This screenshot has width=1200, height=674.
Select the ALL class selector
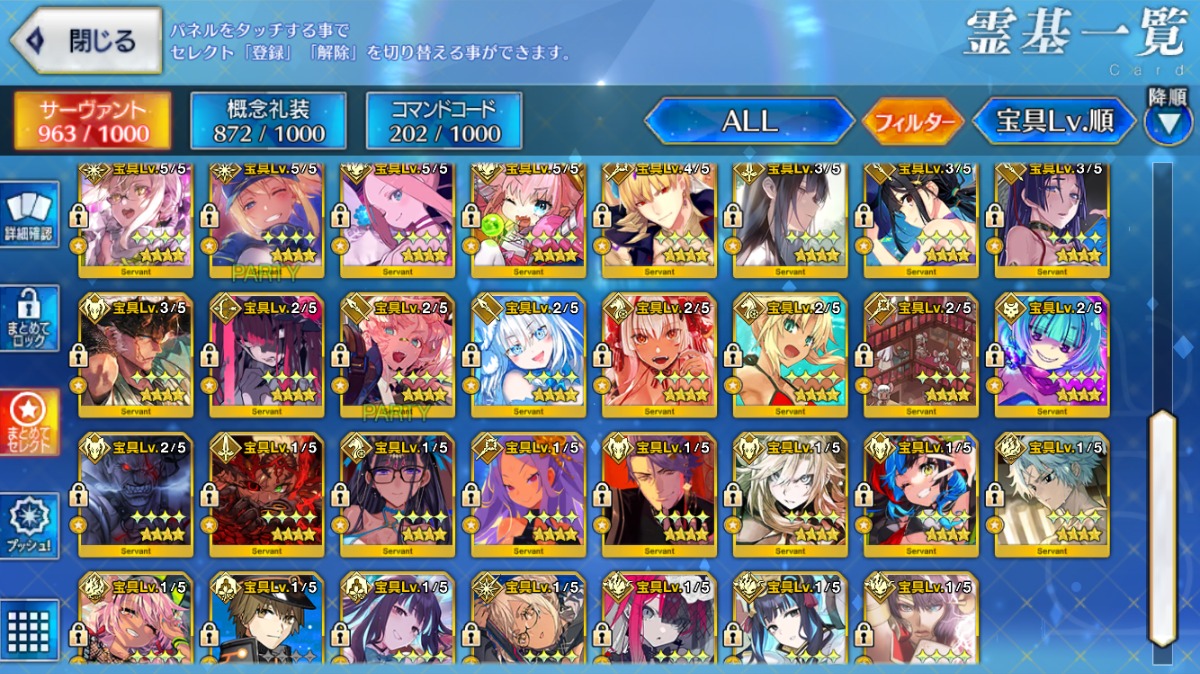[x=749, y=121]
